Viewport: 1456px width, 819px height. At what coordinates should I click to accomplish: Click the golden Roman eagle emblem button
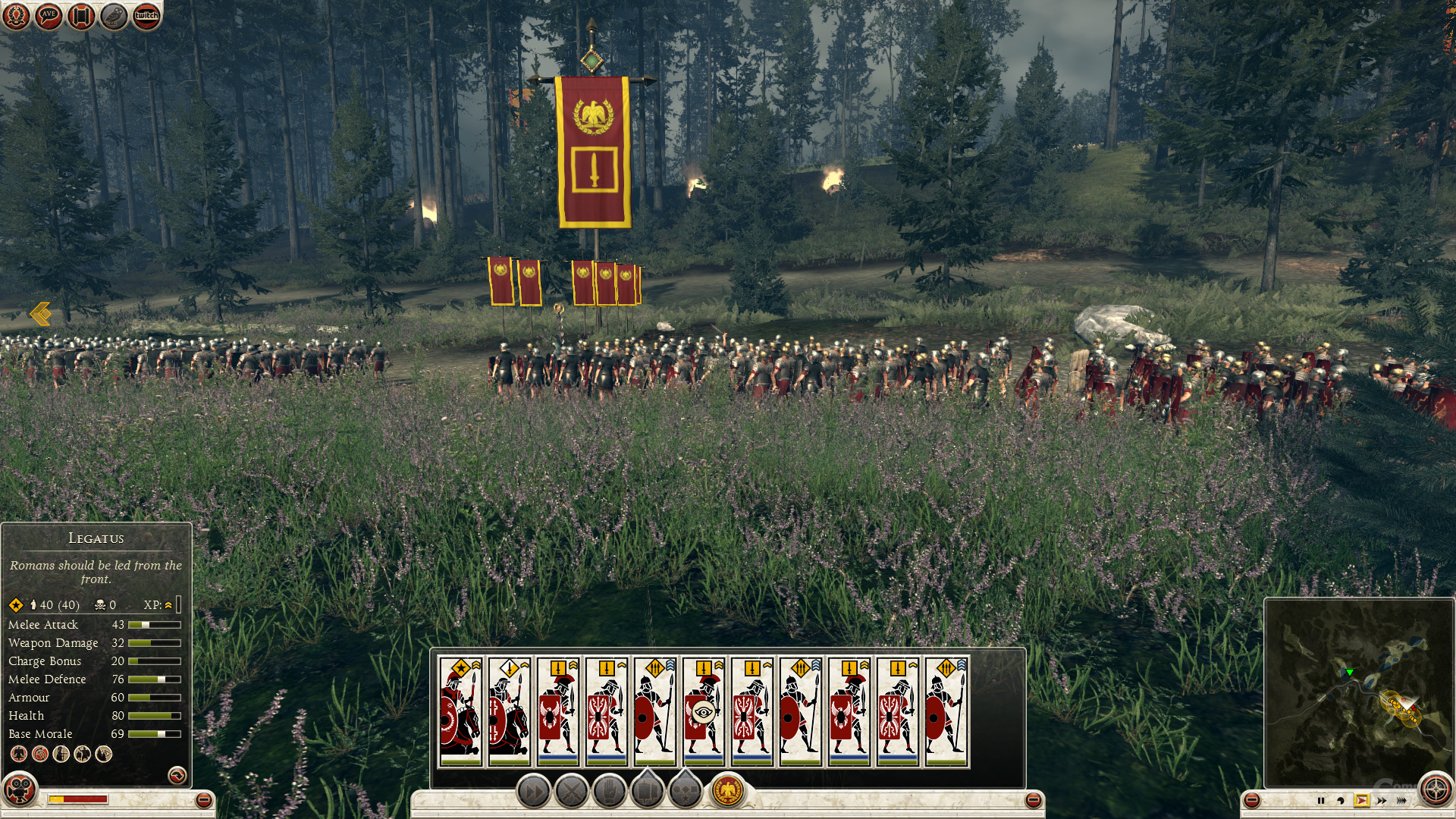coord(727,792)
